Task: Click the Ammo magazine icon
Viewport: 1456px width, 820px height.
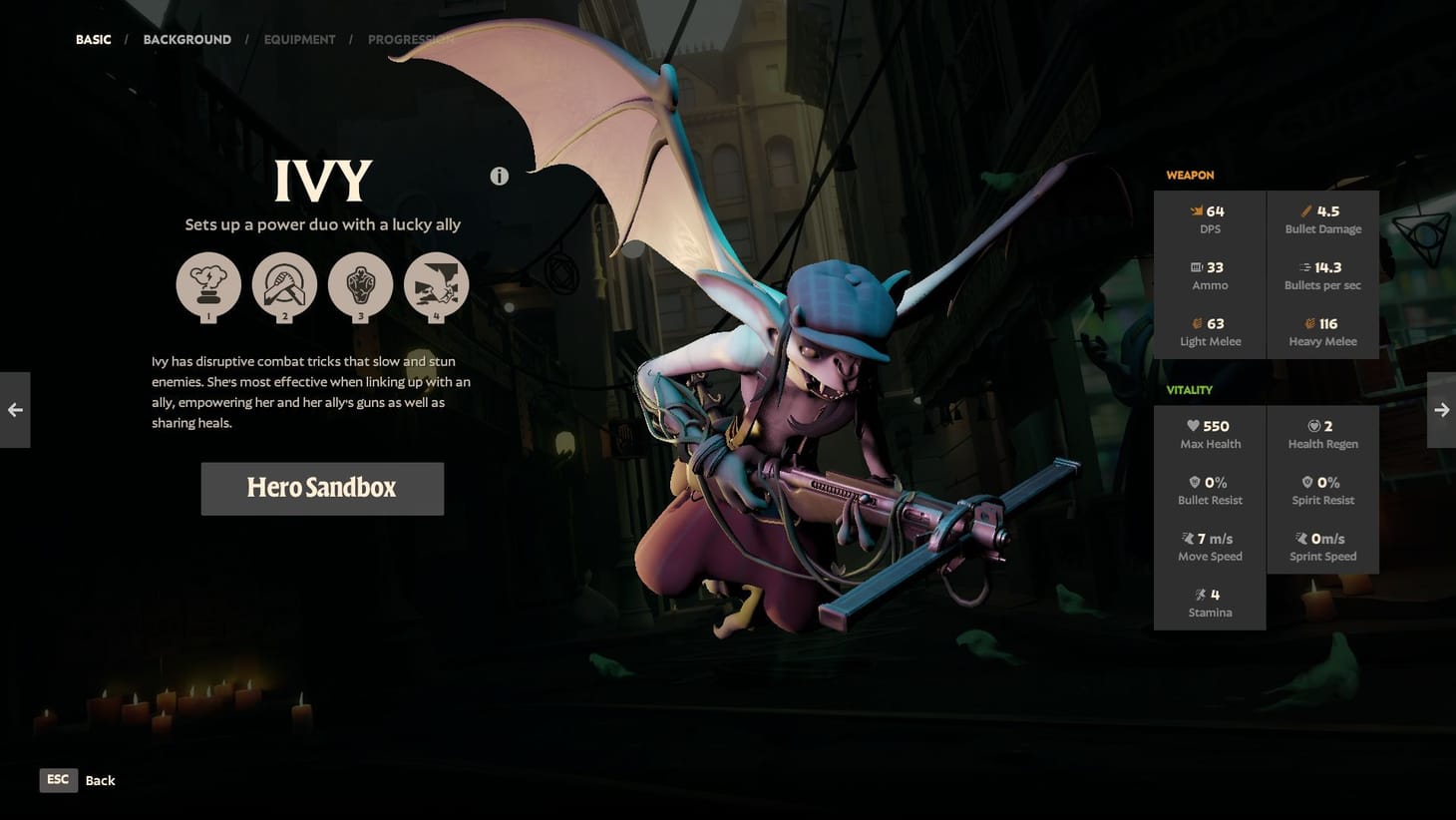Action: tap(1196, 266)
